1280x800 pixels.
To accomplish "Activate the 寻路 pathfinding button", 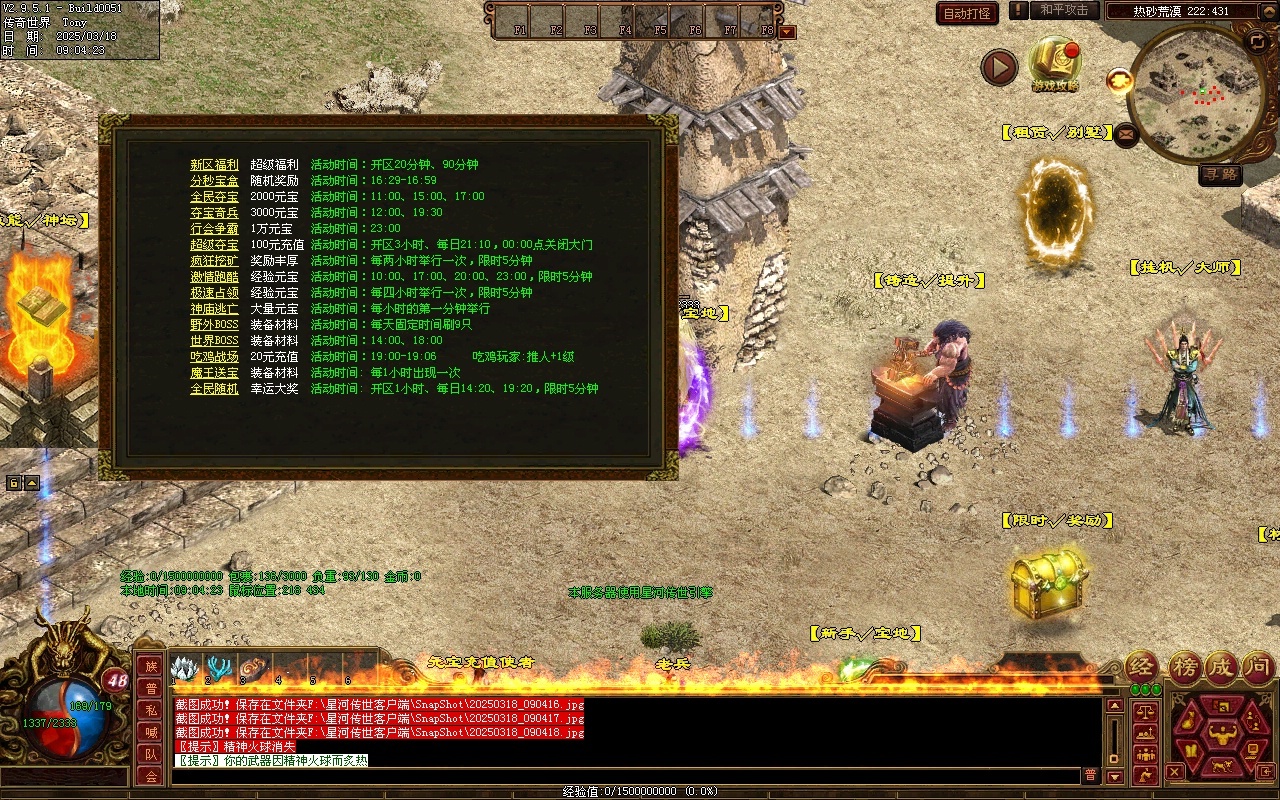I will (1219, 174).
